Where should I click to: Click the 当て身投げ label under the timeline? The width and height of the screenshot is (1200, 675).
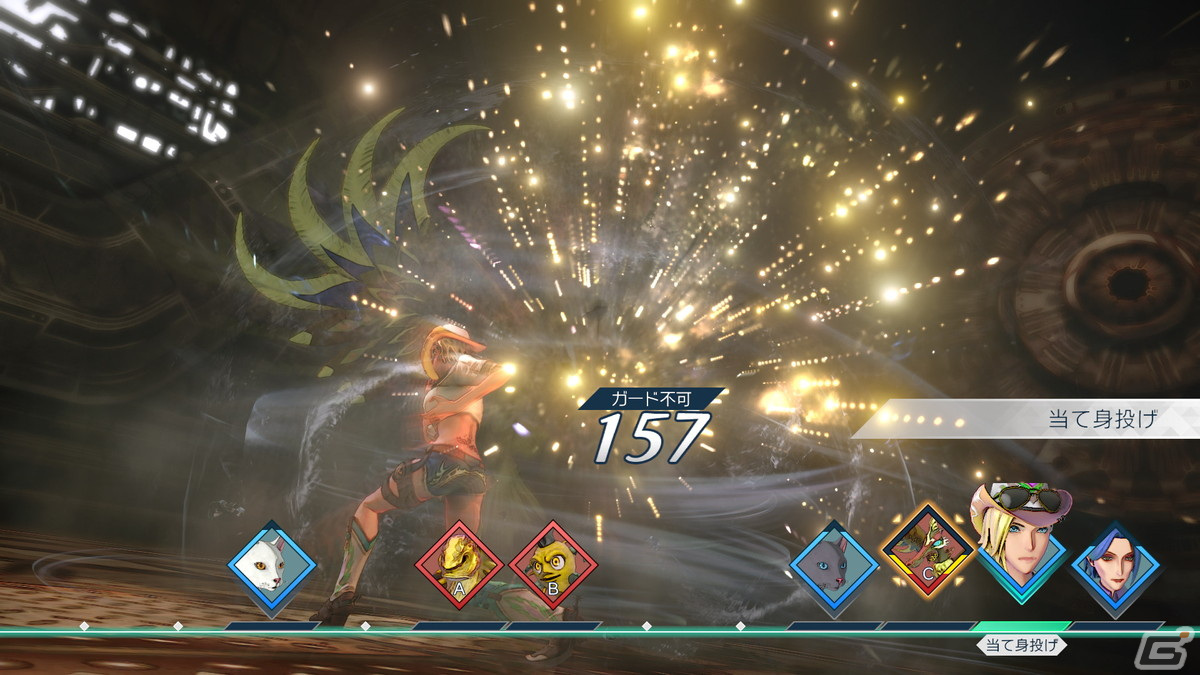tap(1021, 645)
